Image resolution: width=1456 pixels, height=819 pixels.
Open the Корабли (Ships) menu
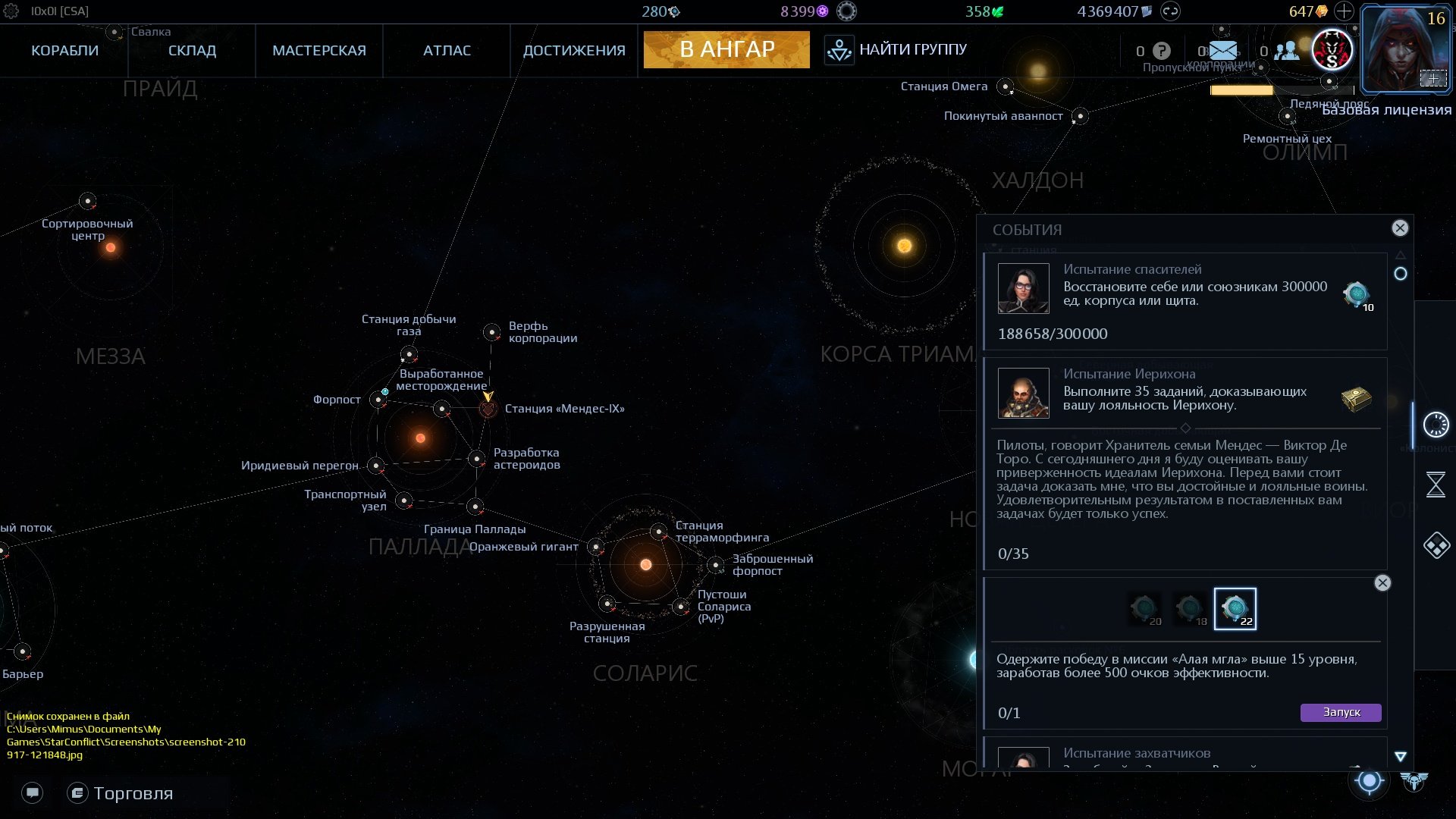tap(64, 51)
